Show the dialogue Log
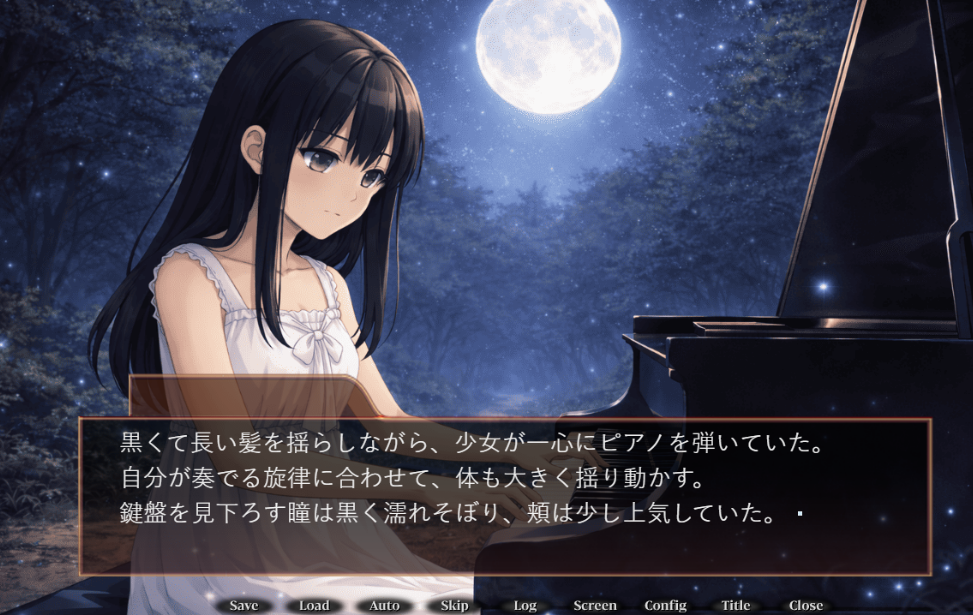The image size is (973, 615). coord(525,605)
